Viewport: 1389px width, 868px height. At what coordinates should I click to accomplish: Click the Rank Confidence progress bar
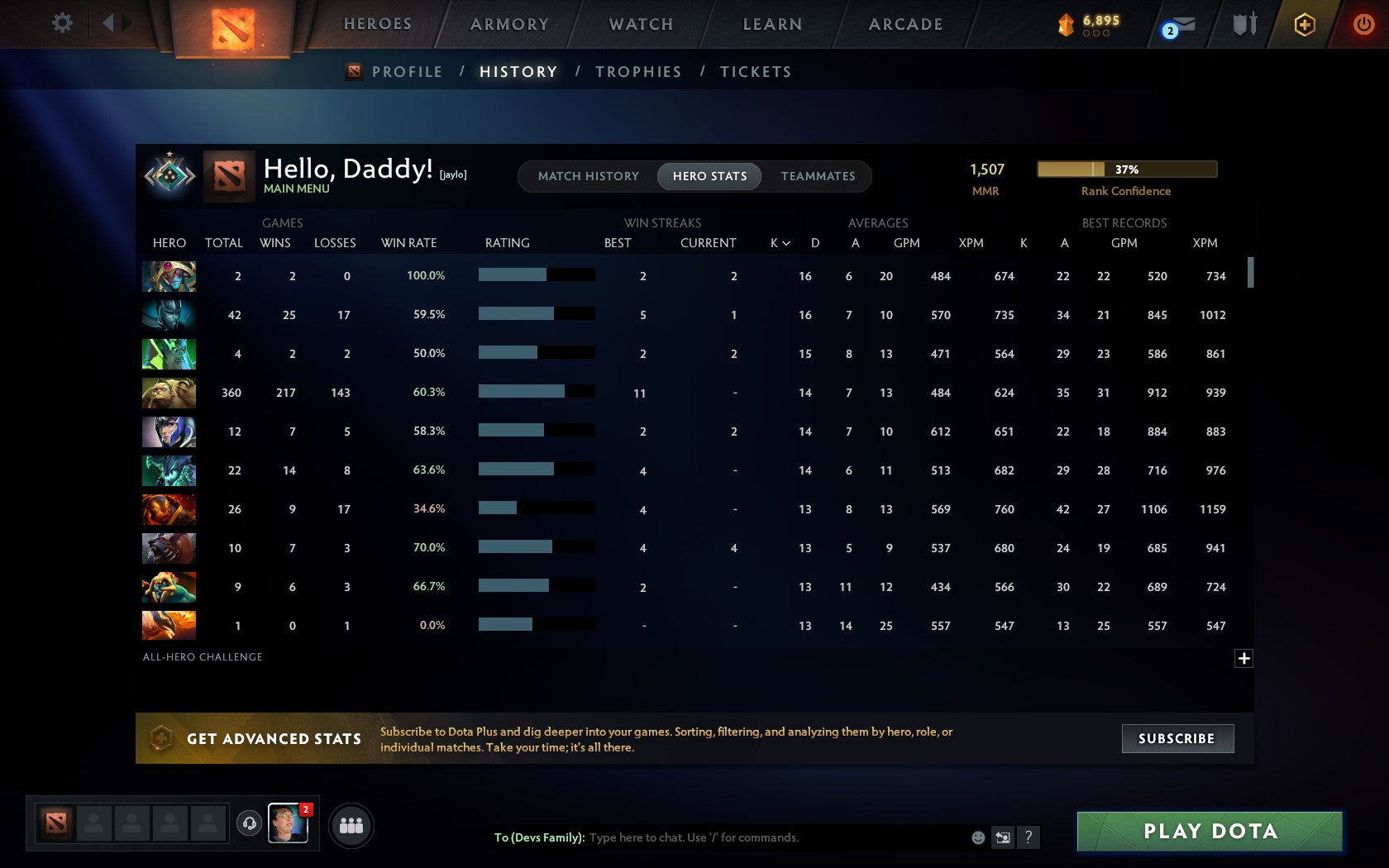(x=1126, y=169)
